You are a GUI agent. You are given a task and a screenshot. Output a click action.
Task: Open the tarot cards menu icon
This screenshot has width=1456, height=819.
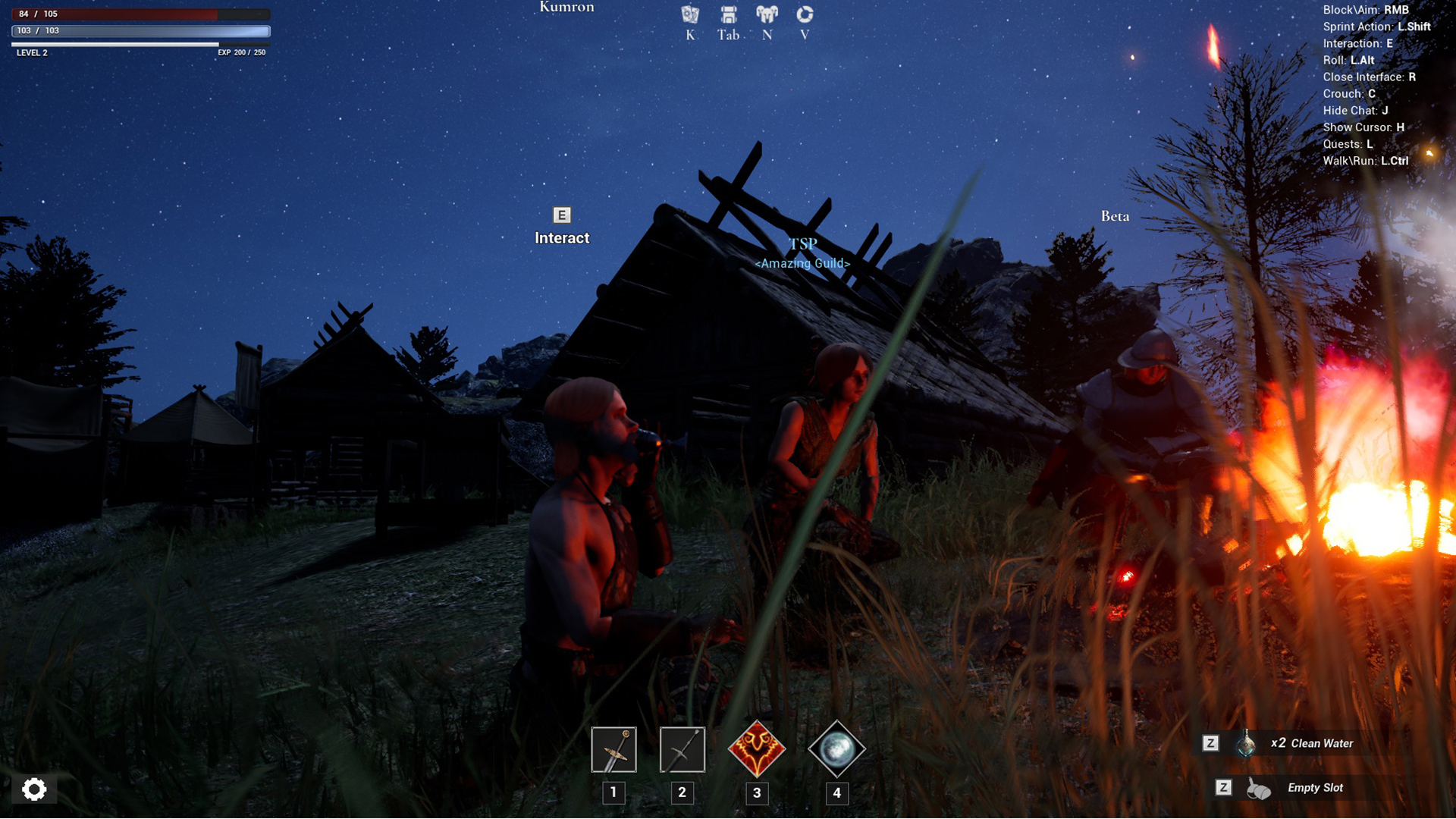(689, 14)
